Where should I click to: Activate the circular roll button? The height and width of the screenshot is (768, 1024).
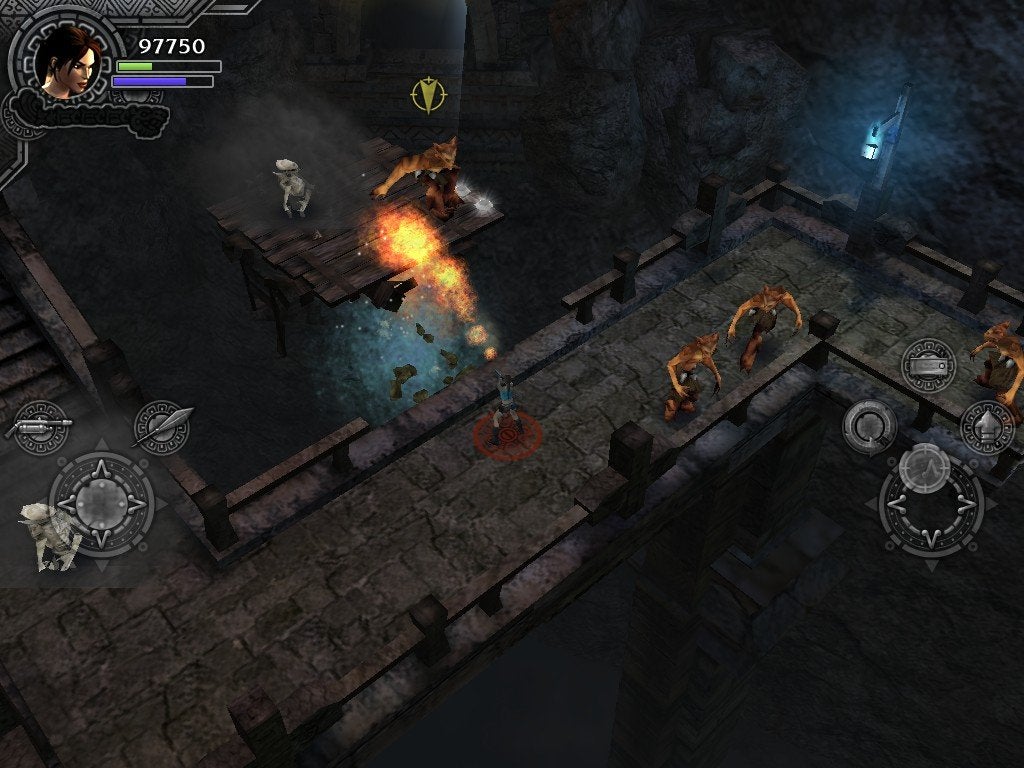868,426
